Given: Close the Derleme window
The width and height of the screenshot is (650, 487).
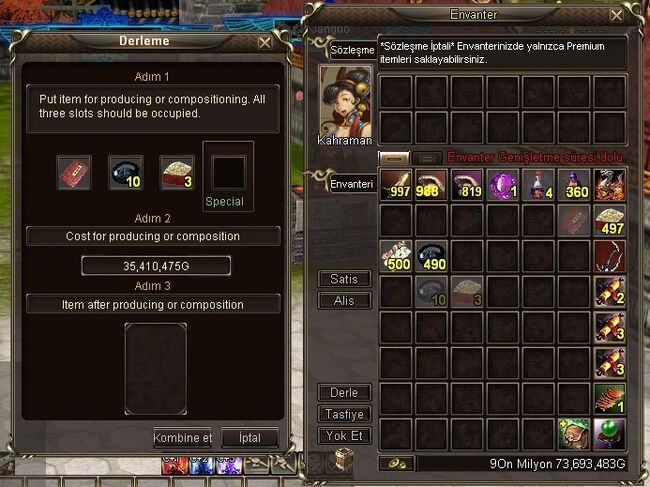Looking at the screenshot, I should tap(265, 43).
